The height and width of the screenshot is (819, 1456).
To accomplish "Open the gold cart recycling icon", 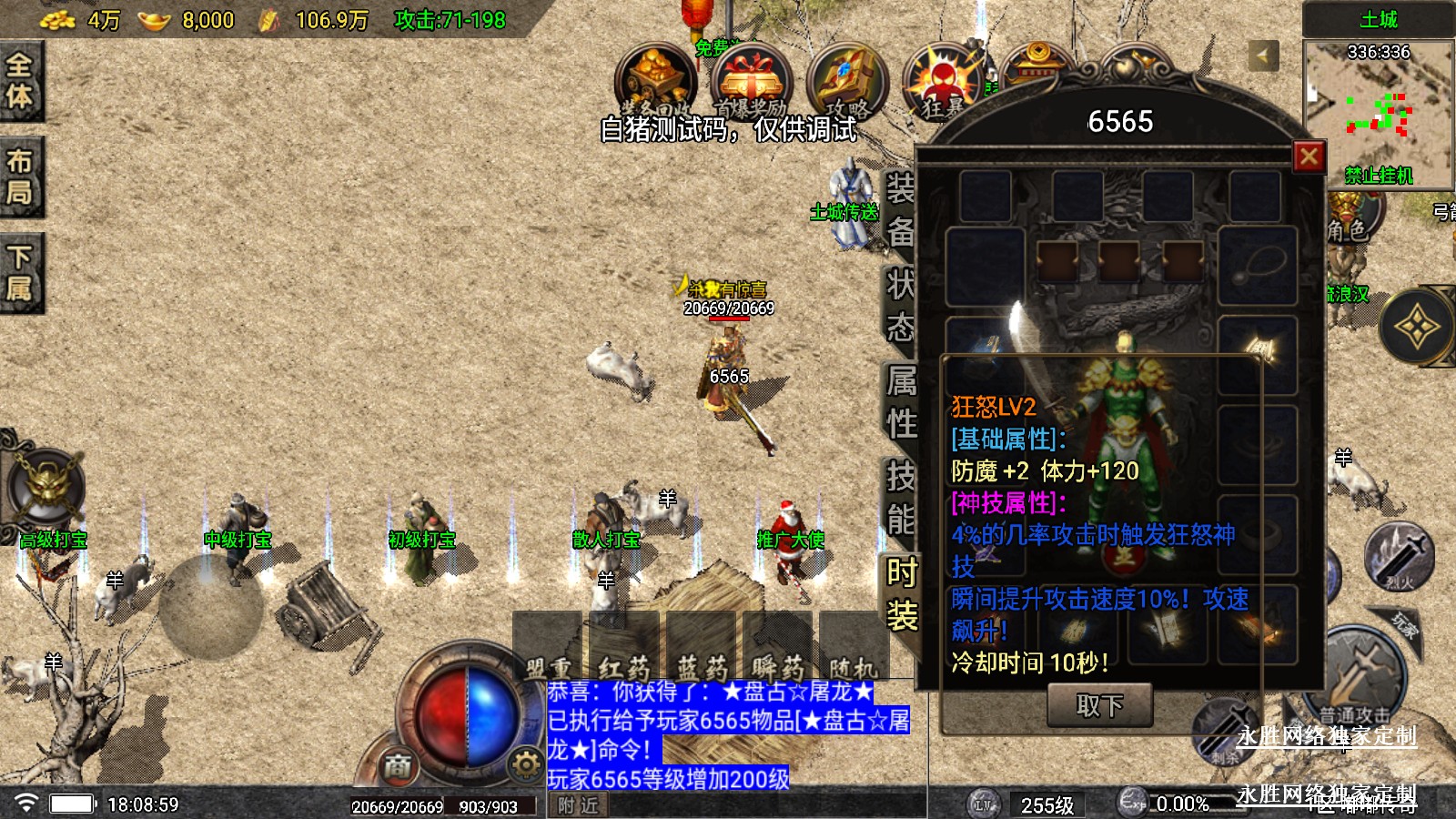I will coord(655,82).
